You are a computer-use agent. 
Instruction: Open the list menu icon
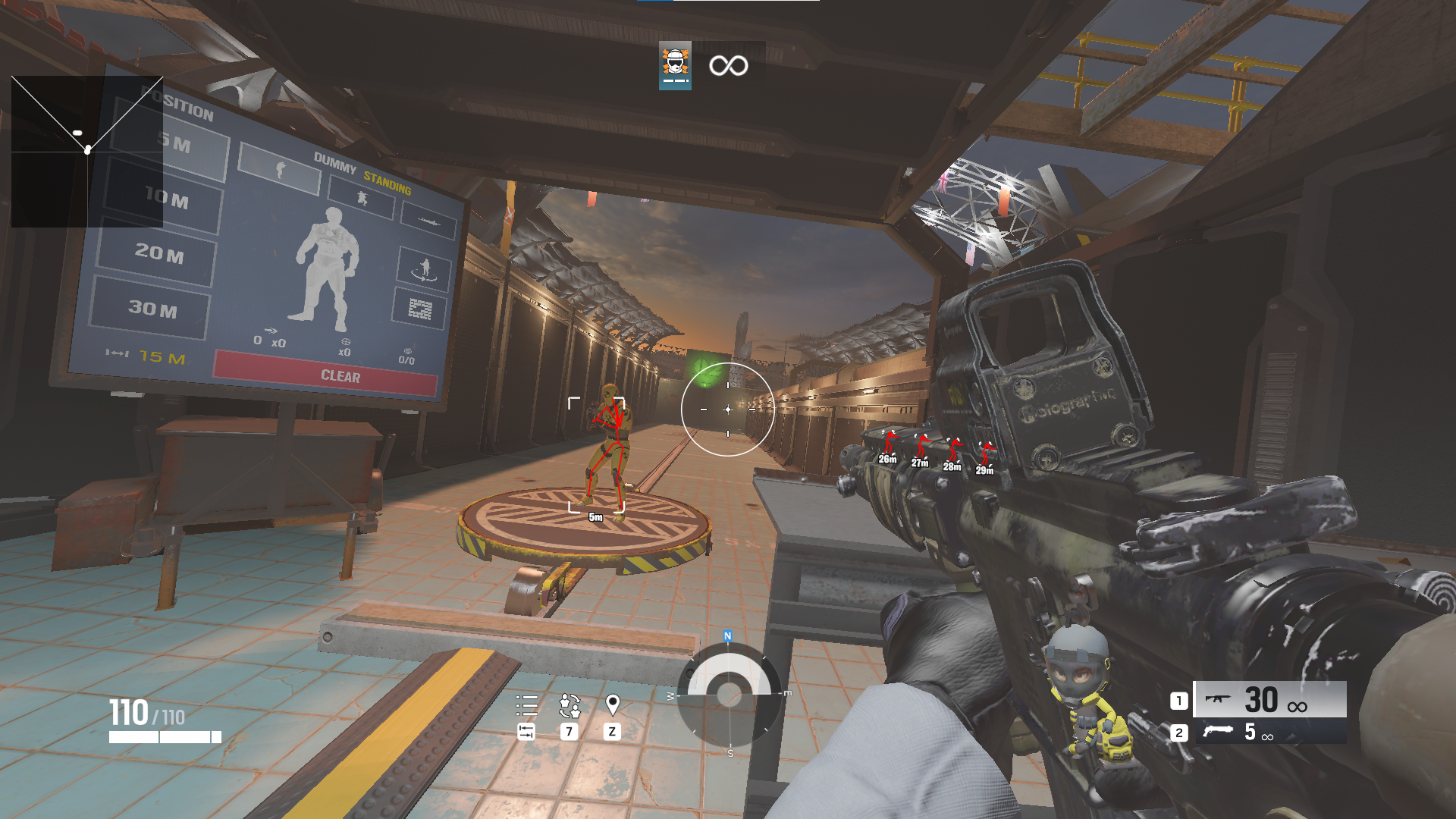(x=526, y=705)
